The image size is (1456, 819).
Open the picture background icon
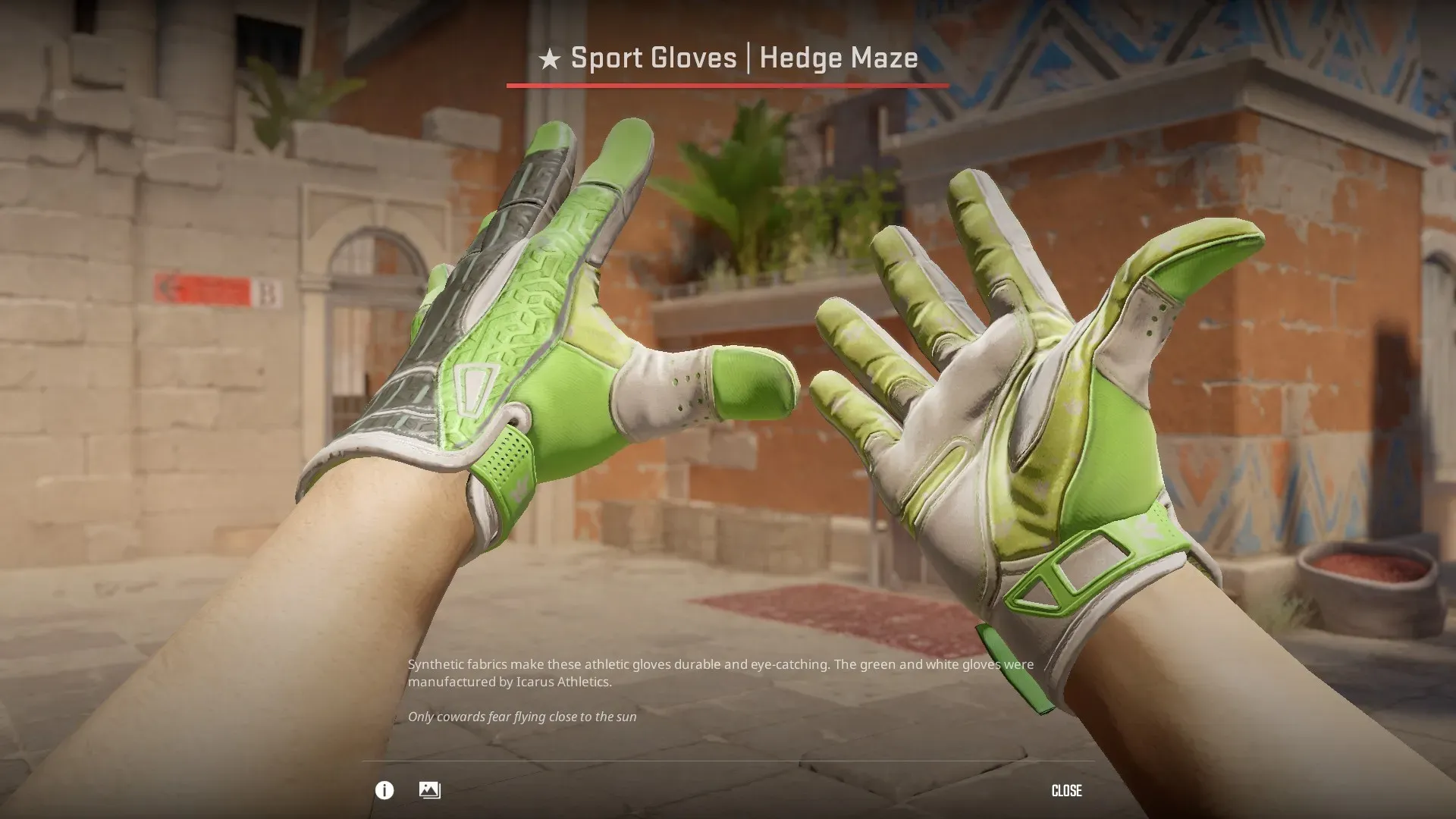tap(429, 790)
